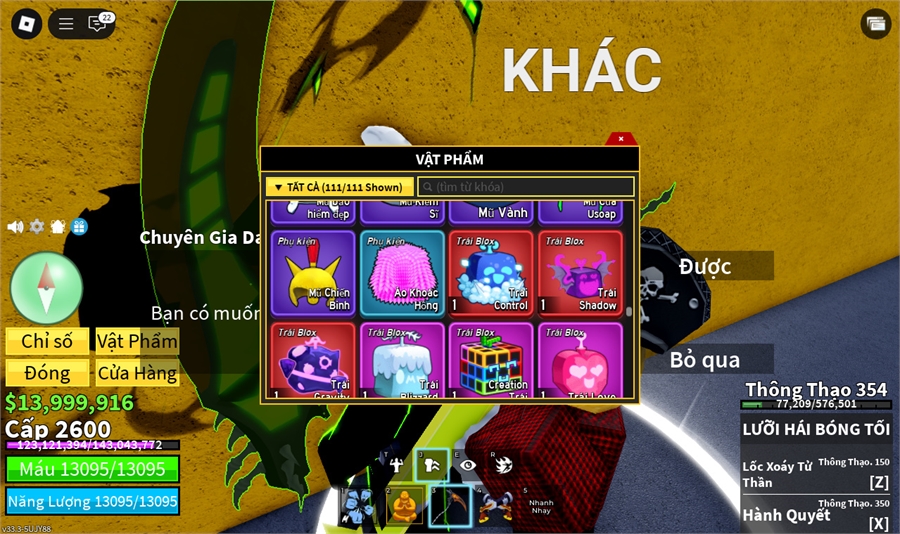Close the Vật Phẩm inventory window

621,139
